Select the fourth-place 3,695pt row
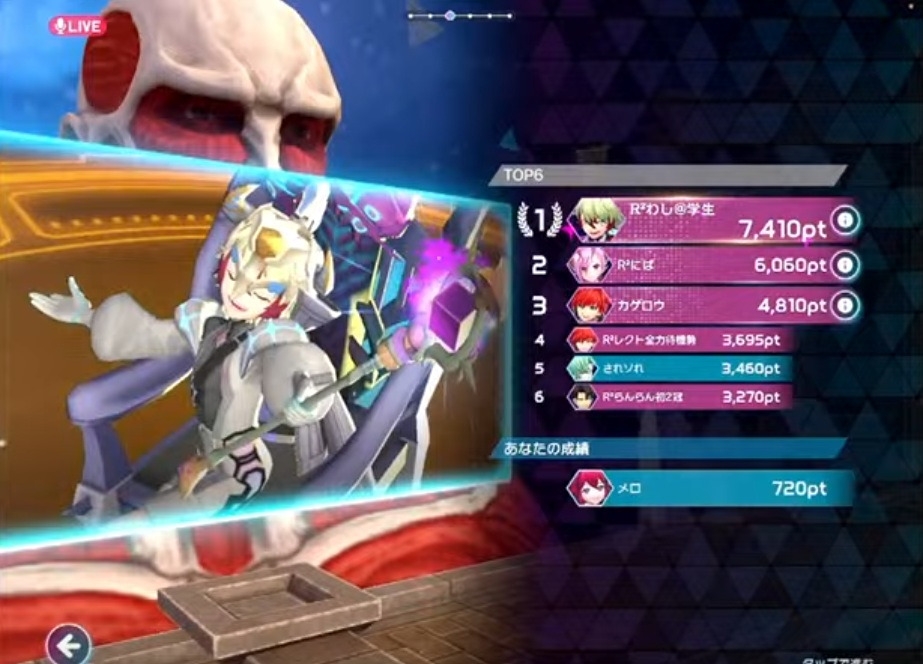 [x=680, y=341]
